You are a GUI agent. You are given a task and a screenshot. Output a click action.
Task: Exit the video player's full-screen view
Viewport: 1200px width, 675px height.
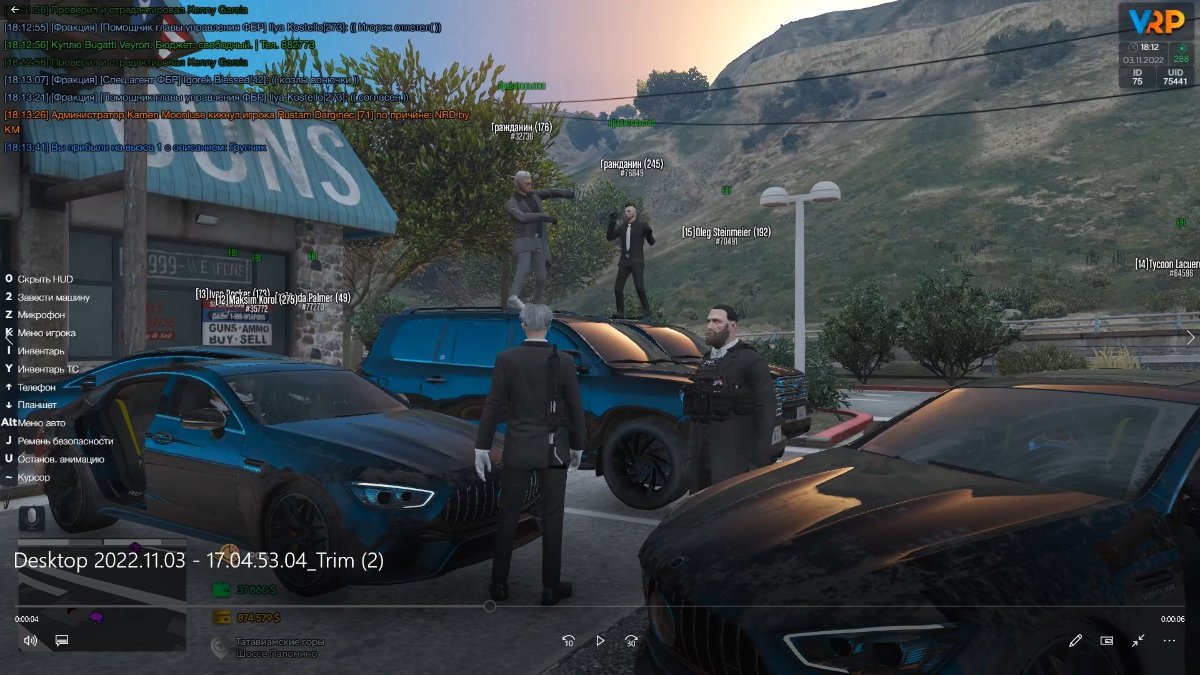pyautogui.click(x=1138, y=641)
